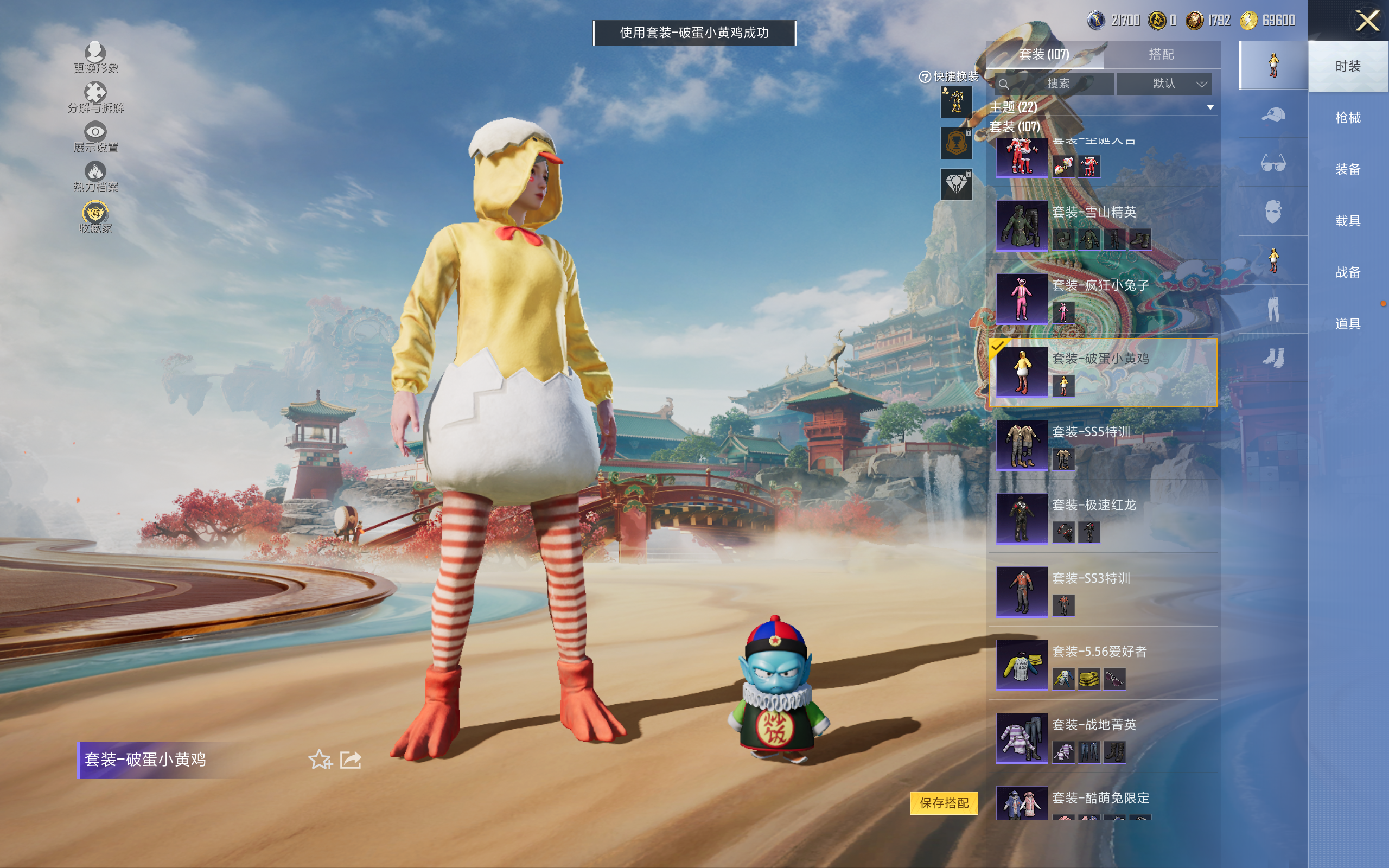The height and width of the screenshot is (868, 1389).
Task: Select the 战备 menu entry
Action: pos(1347,272)
